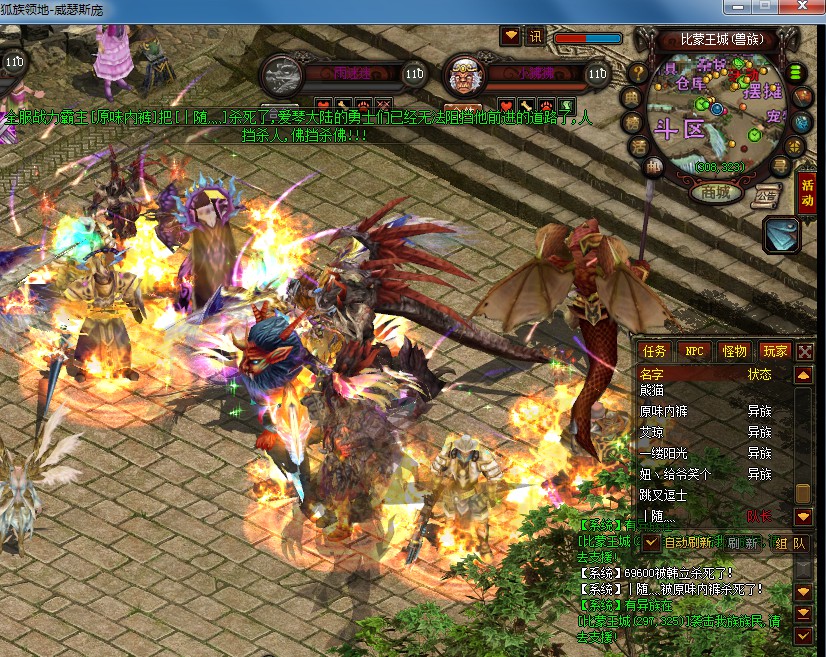Viewport: 826px width, 657px height.
Task: Open the 榜 ranking button
Action: pos(632,122)
